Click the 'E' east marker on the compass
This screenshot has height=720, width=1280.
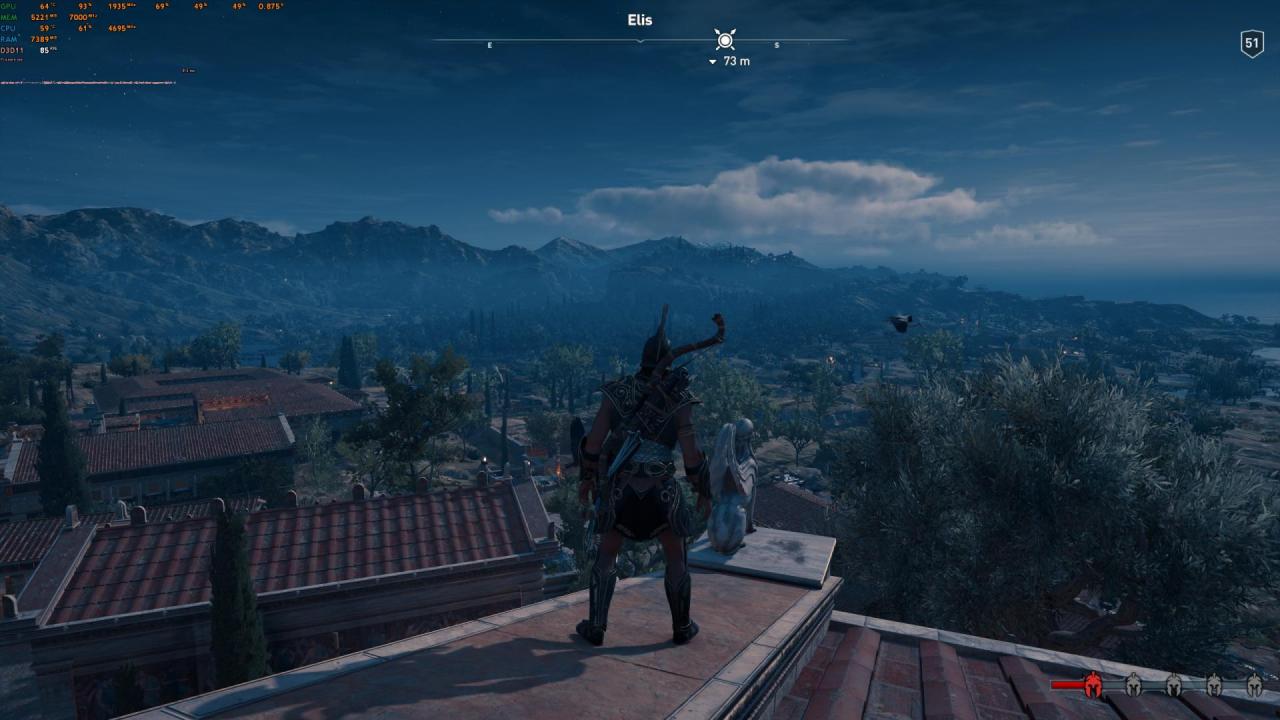coord(489,45)
